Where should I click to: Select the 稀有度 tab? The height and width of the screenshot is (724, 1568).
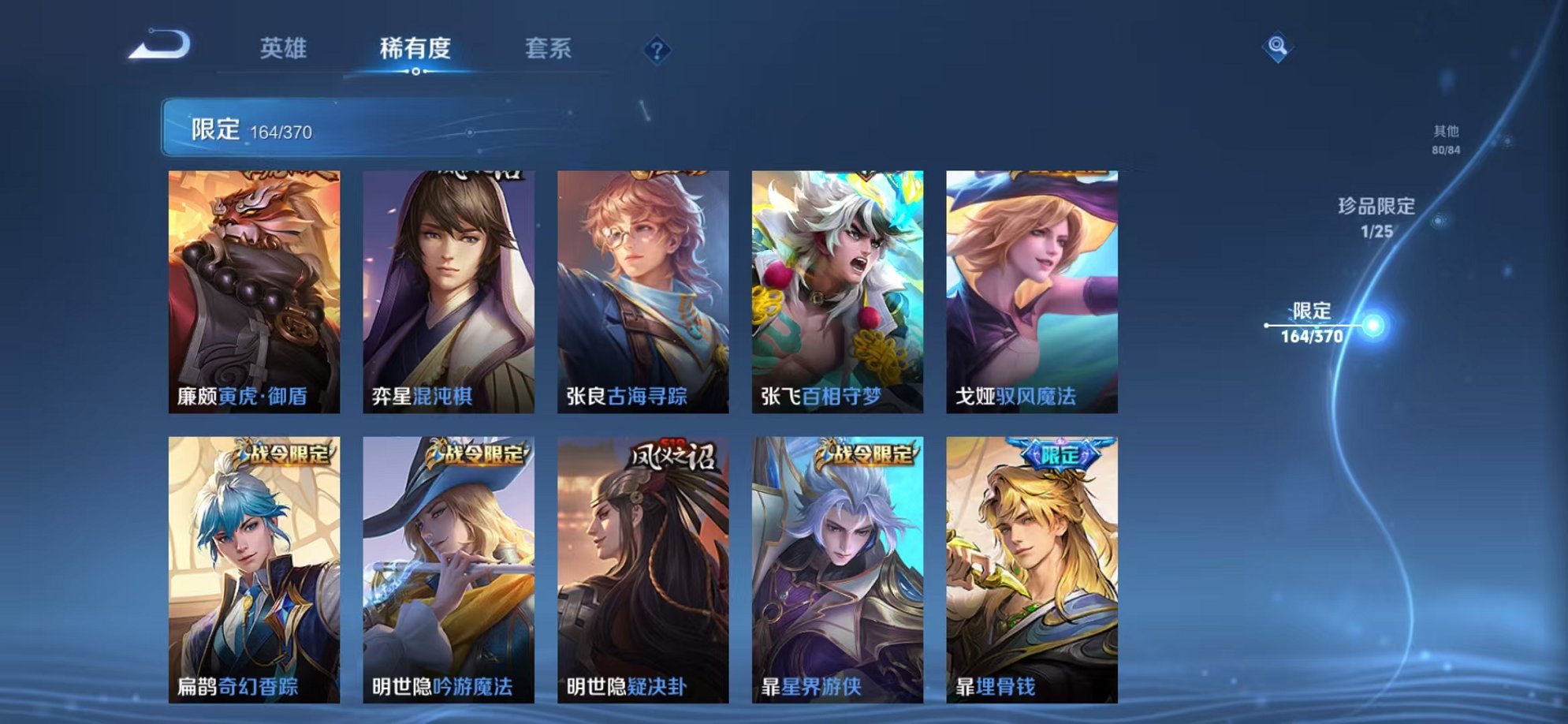tap(417, 49)
